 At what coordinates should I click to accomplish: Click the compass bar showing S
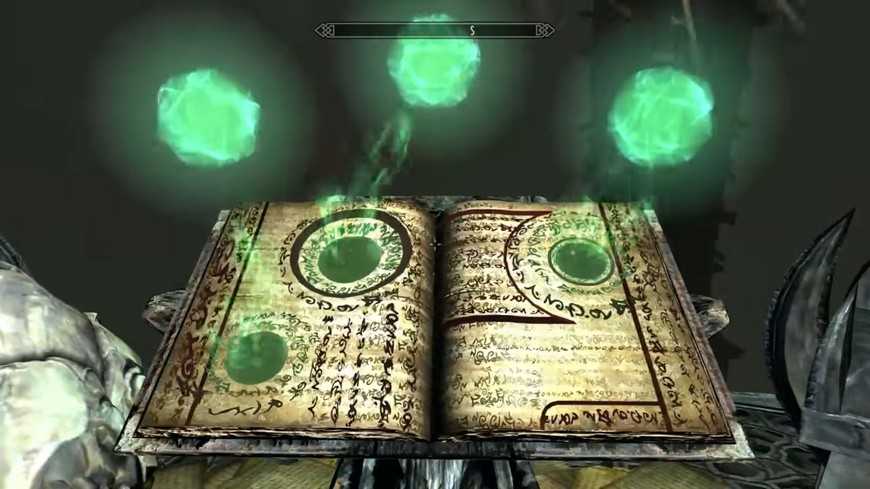pos(434,31)
